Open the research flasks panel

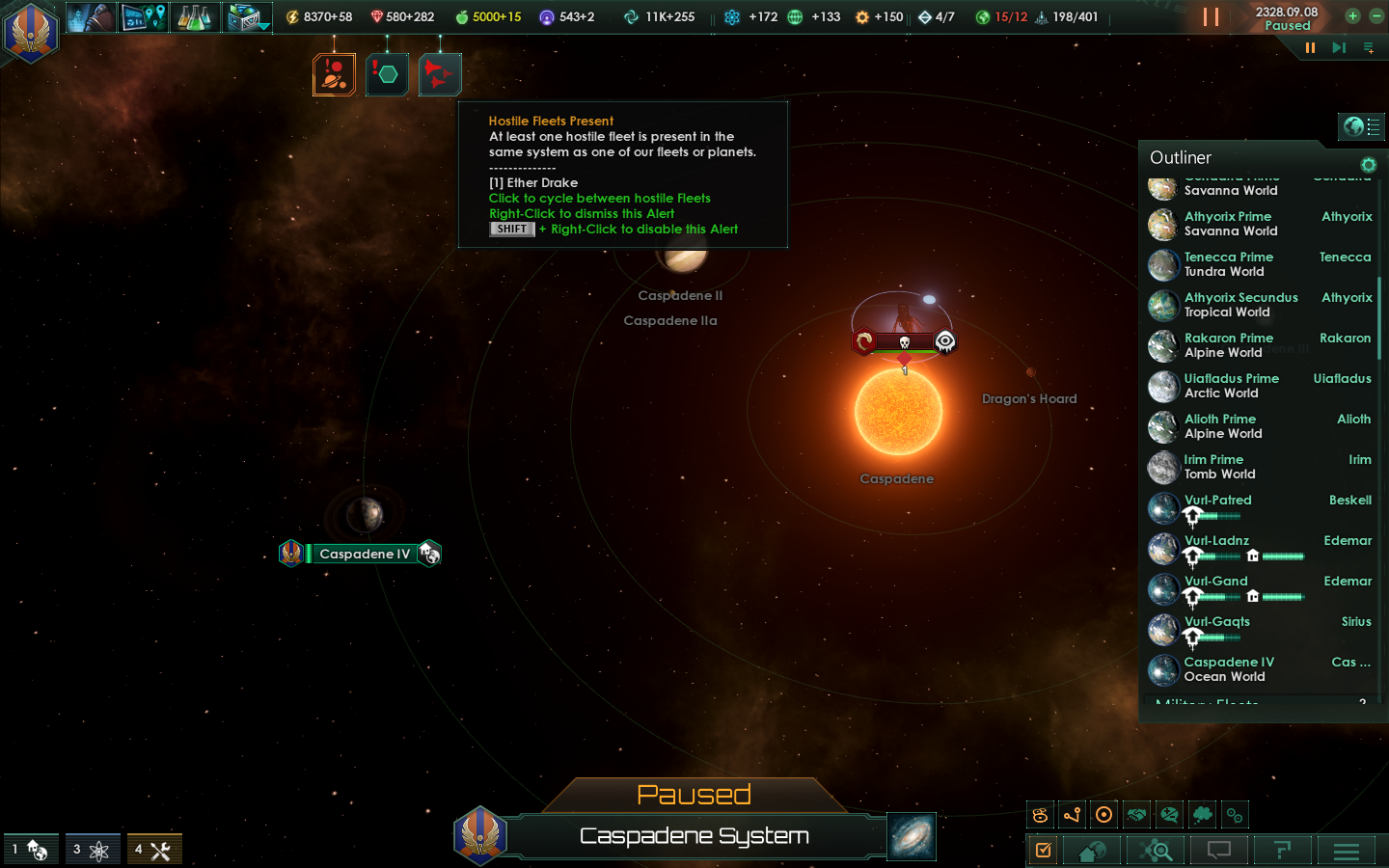pos(194,16)
